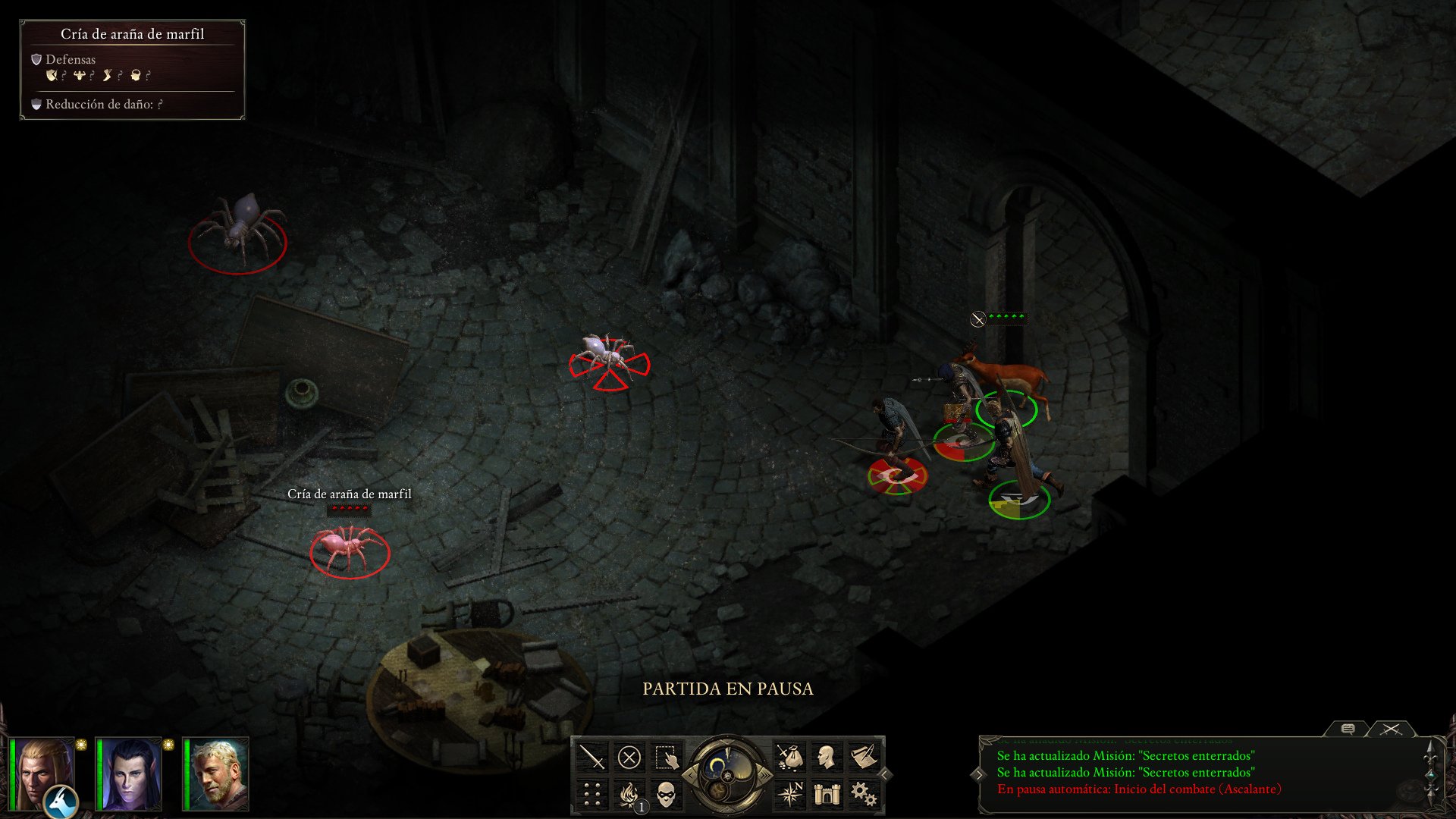Open the inventory (coin bag) icon
The image size is (1456, 819).
pyautogui.click(x=790, y=757)
